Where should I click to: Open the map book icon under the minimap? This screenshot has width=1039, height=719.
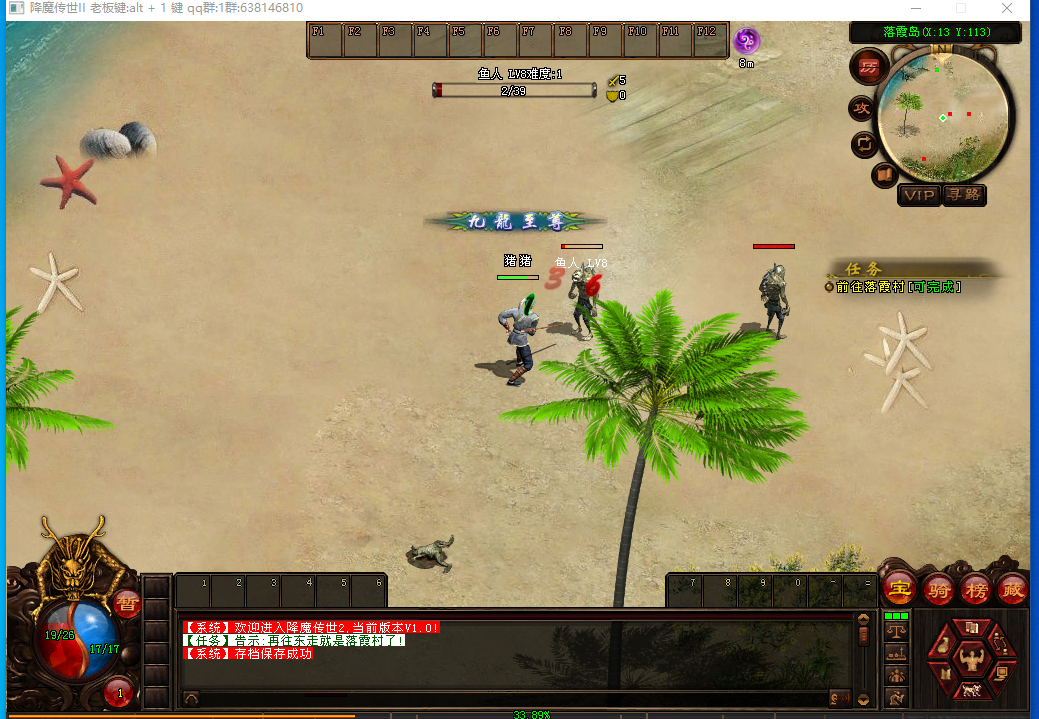(885, 177)
